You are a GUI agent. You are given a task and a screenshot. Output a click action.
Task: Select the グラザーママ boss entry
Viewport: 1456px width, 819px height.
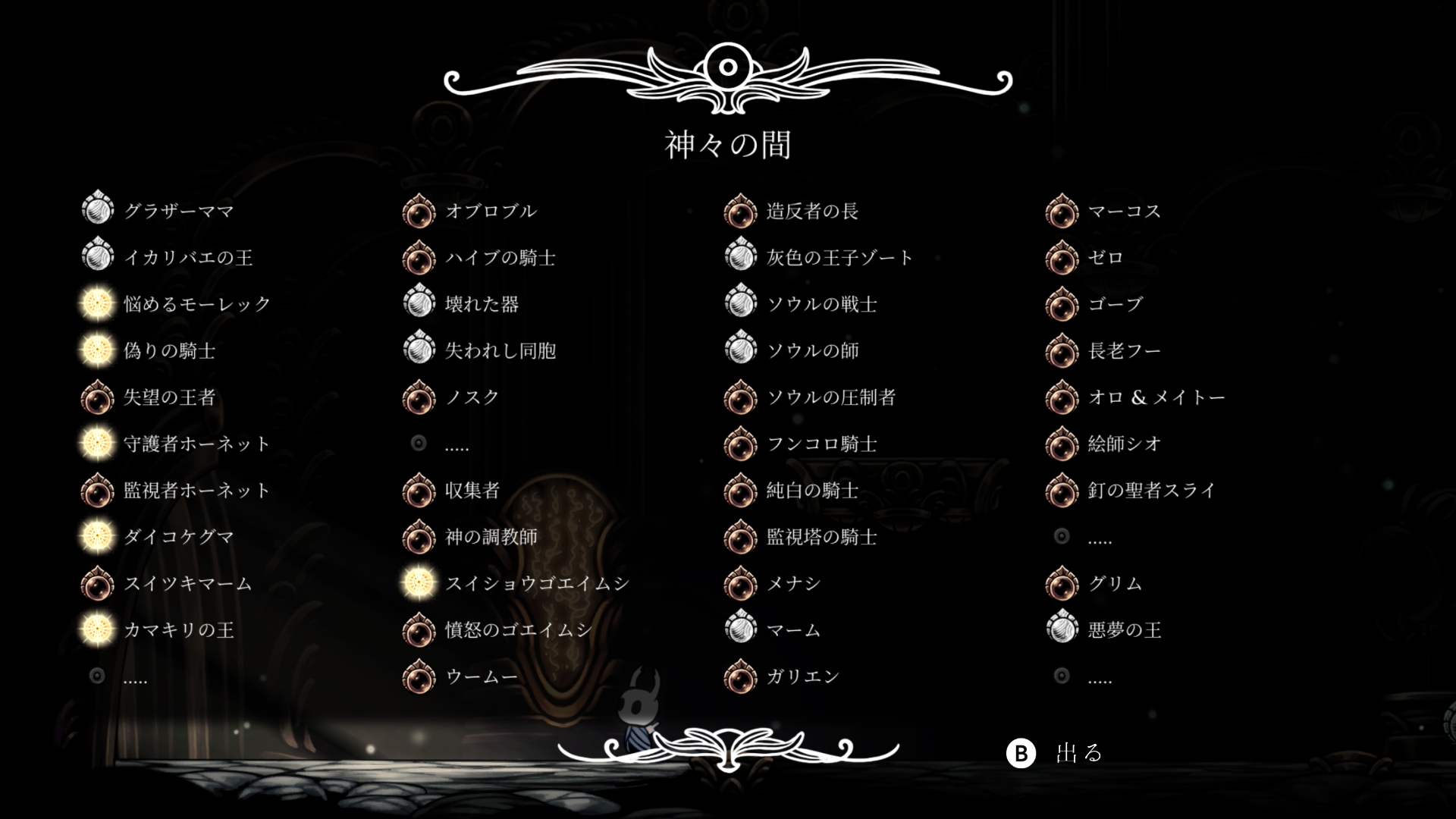[x=178, y=211]
